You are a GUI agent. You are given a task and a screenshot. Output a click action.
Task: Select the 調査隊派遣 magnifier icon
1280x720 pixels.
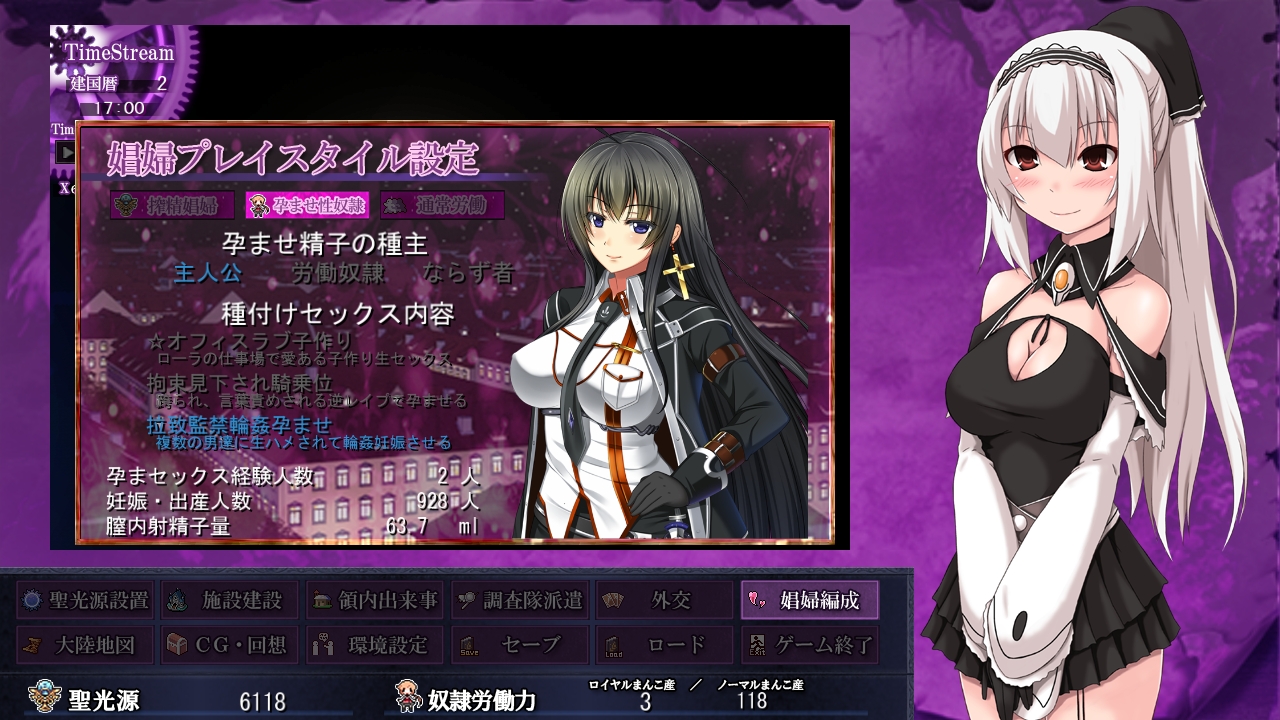[x=466, y=601]
